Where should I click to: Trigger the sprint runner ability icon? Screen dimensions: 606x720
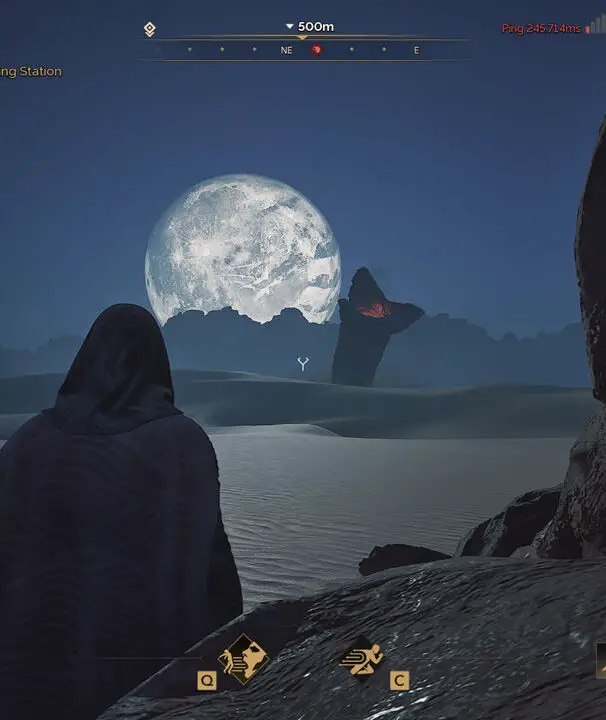coord(362,656)
